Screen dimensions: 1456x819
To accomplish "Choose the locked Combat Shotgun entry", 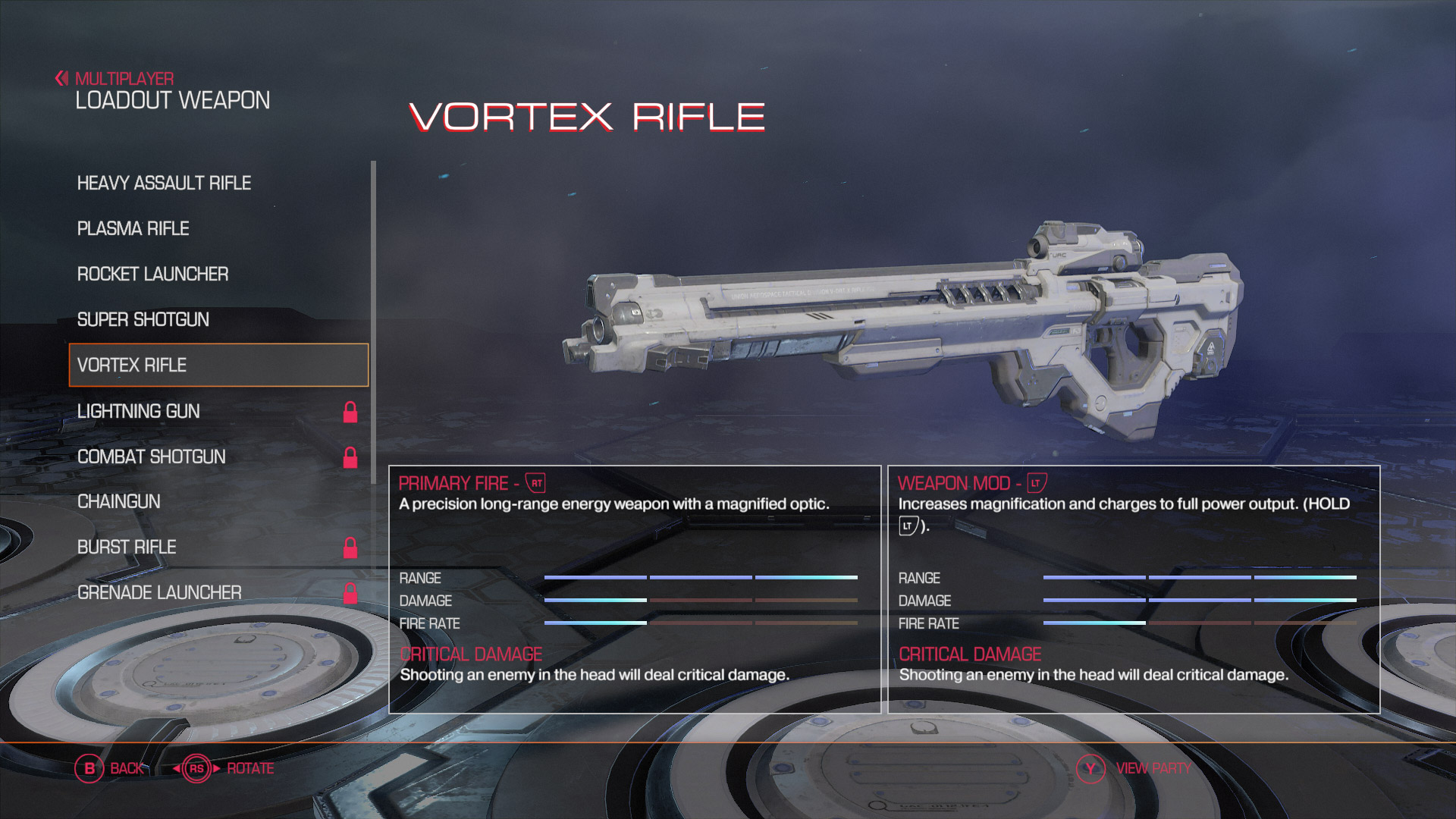I will pos(152,457).
